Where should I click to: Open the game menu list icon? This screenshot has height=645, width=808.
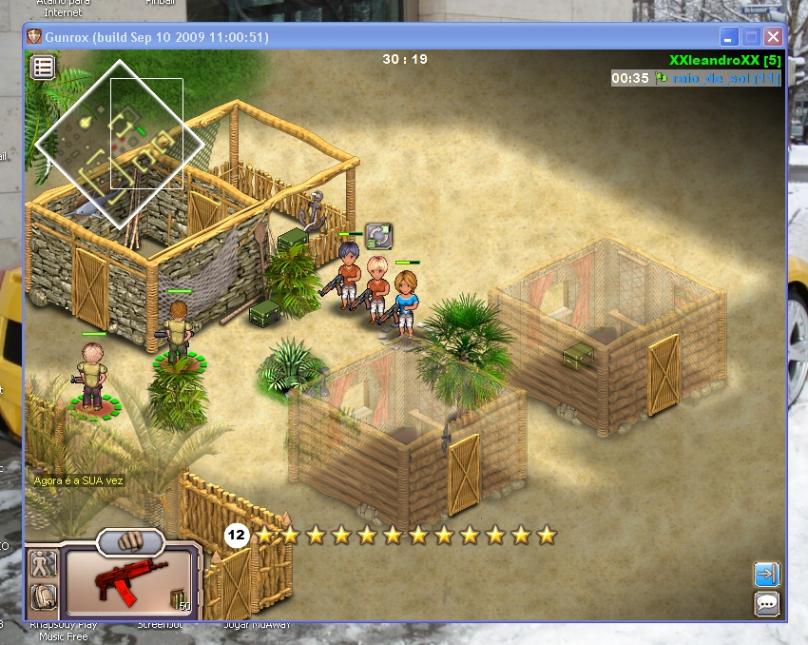(x=43, y=67)
